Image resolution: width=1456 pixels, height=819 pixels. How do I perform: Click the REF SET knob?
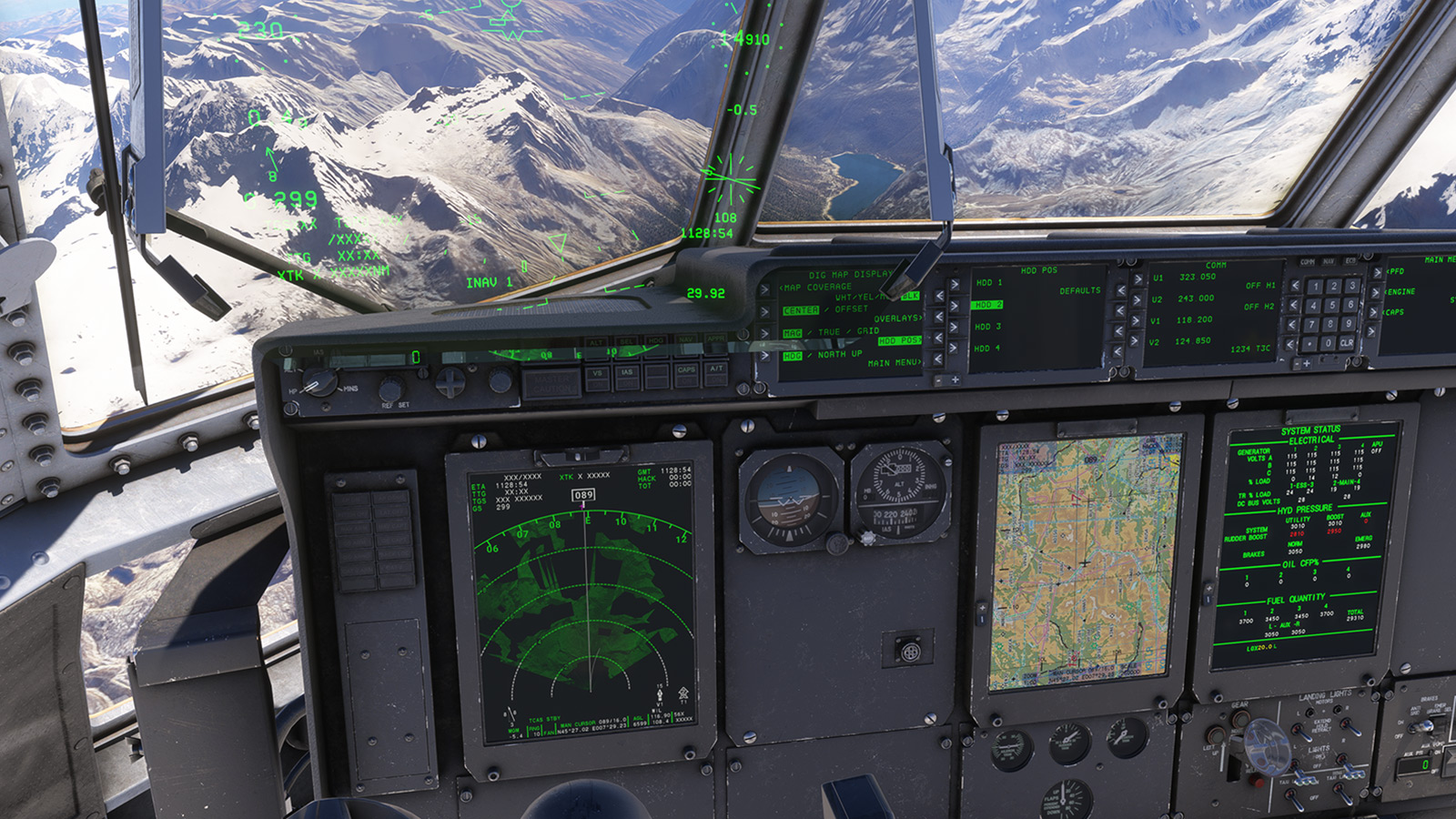click(x=392, y=389)
